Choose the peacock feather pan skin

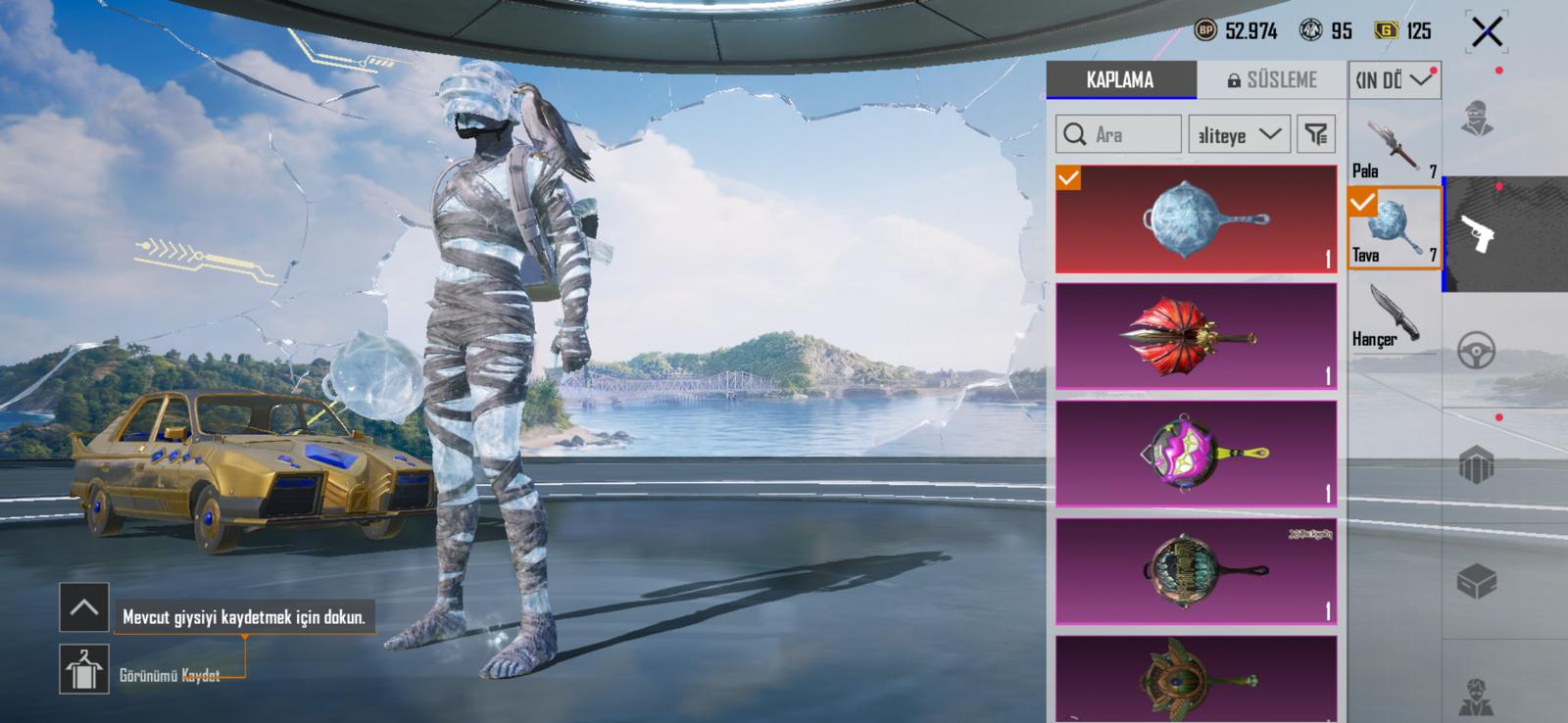coord(1196,679)
